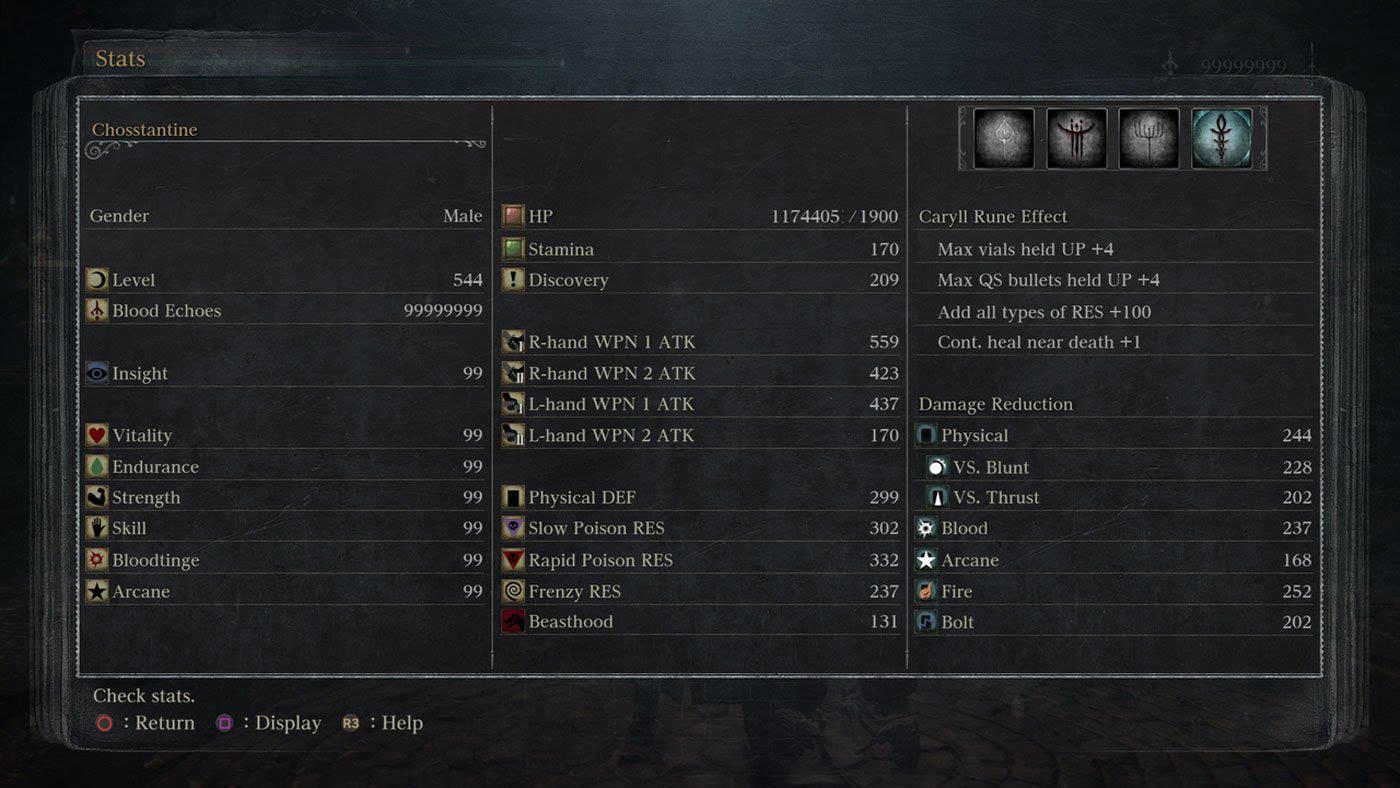Choose the white diamond-on-stem rune slot
Screen dimensions: 1400x788
[x=1003, y=138]
